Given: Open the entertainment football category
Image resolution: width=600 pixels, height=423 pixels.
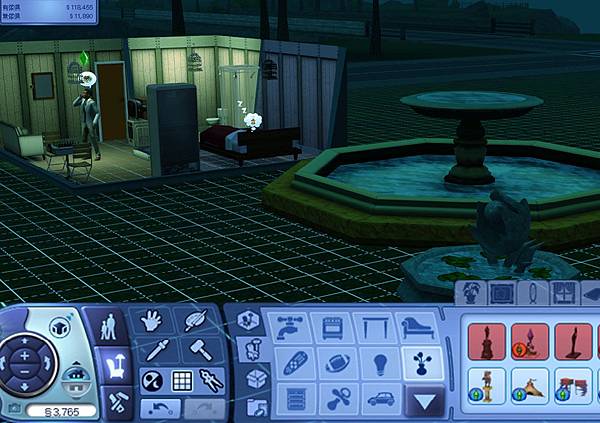Looking at the screenshot, I should click(334, 364).
